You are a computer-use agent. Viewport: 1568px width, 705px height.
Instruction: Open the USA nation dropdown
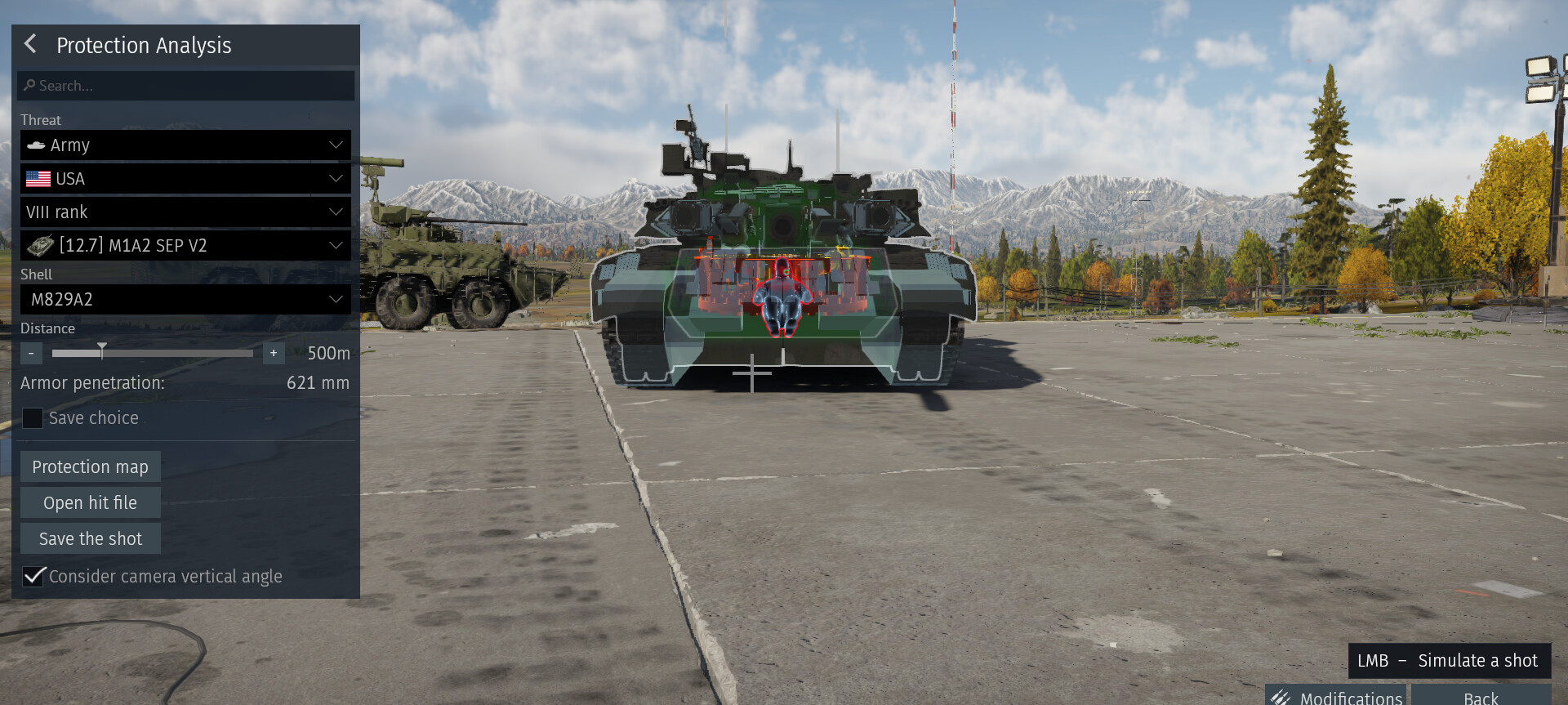pyautogui.click(x=185, y=179)
